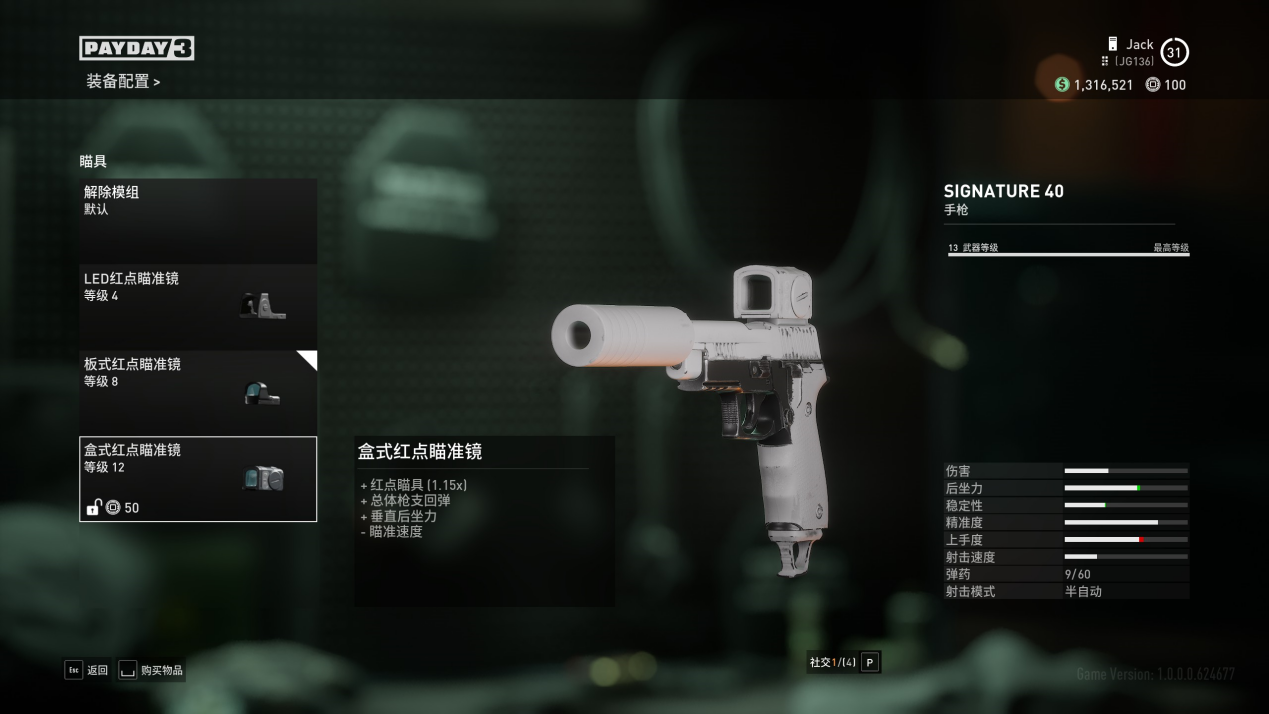
Task: Click the 返回 back button
Action: [87, 670]
